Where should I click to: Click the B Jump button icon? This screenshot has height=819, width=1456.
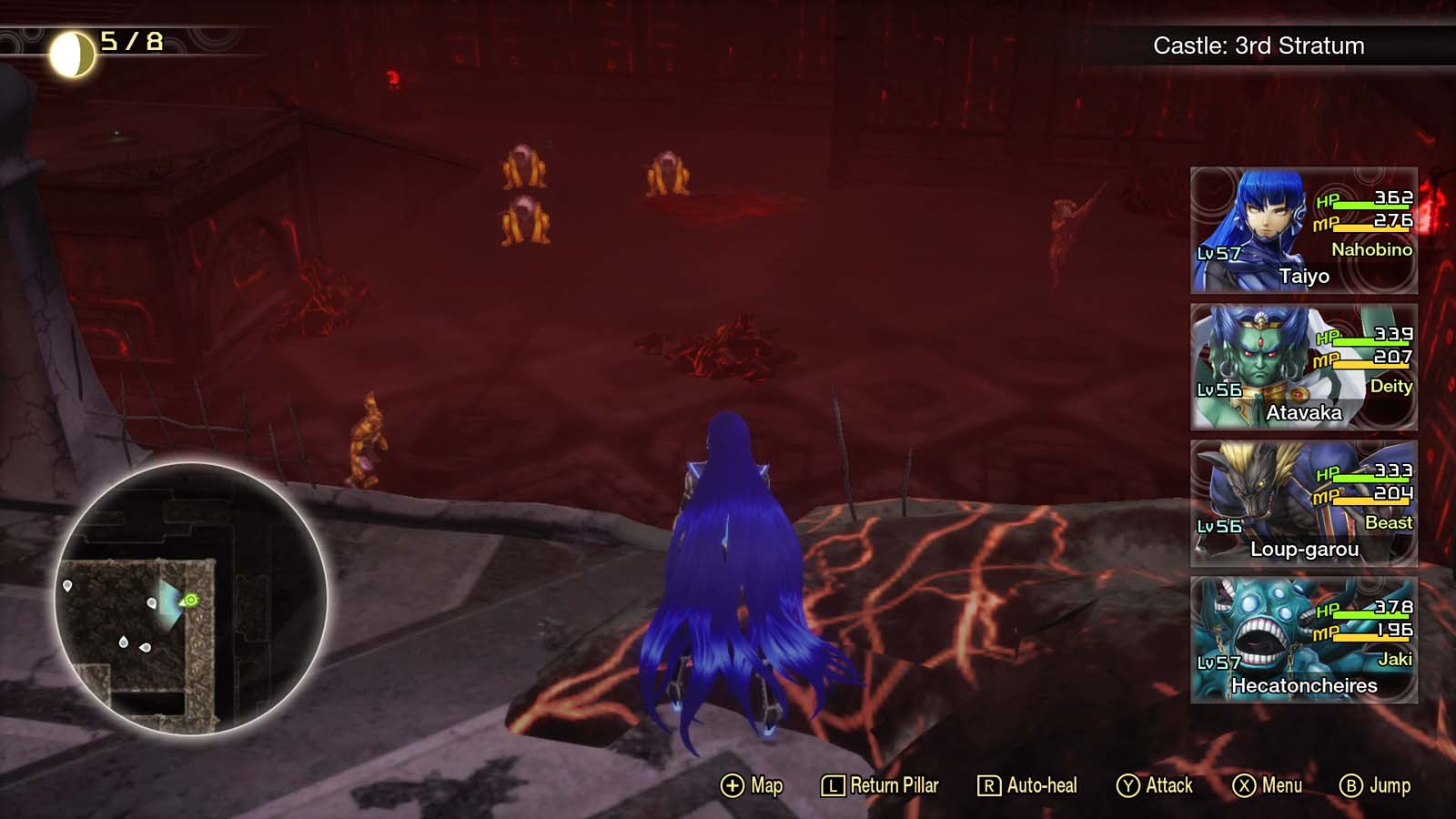tap(1350, 784)
